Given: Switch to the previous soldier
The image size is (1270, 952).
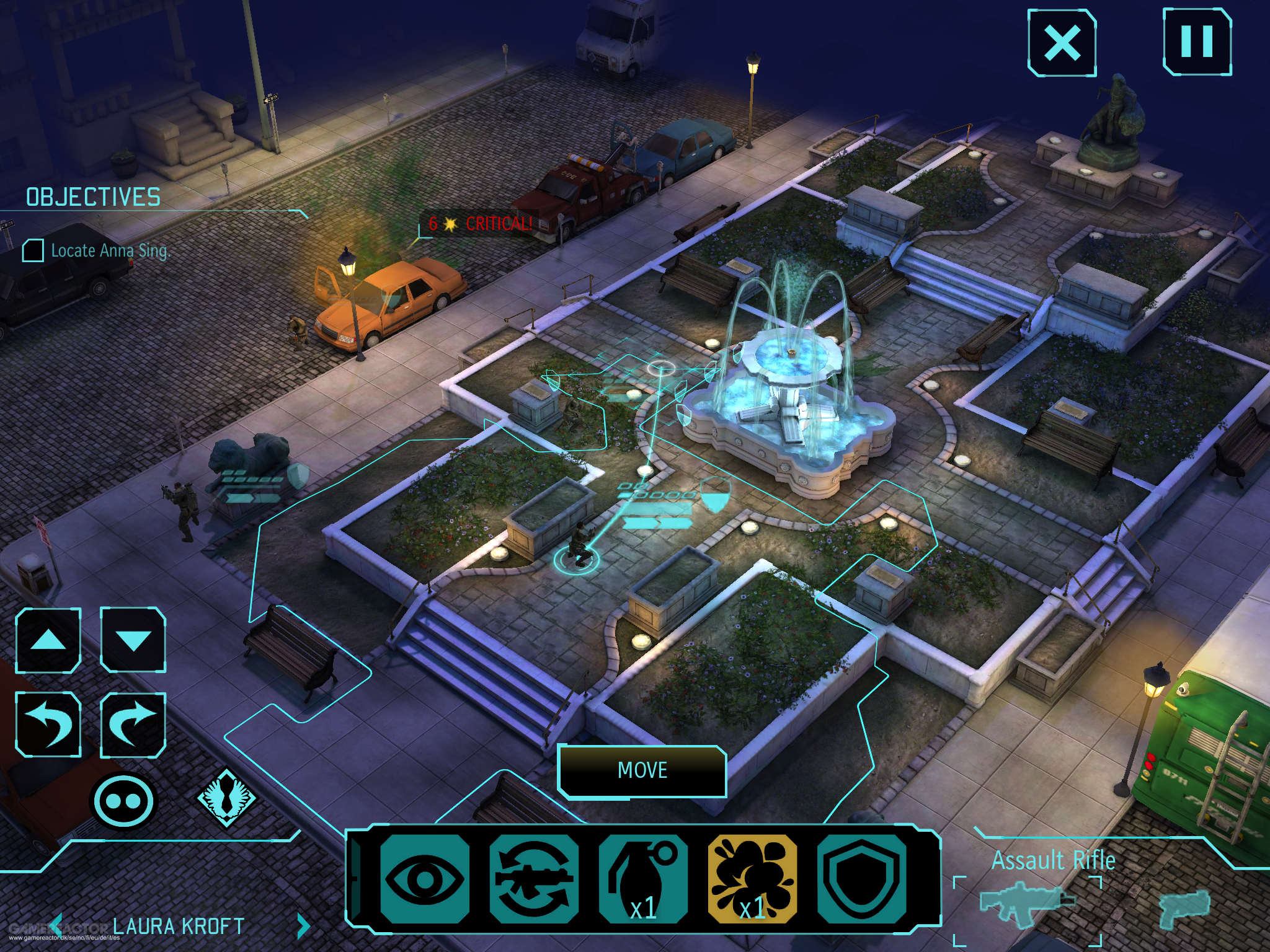Looking at the screenshot, I should tap(56, 926).
